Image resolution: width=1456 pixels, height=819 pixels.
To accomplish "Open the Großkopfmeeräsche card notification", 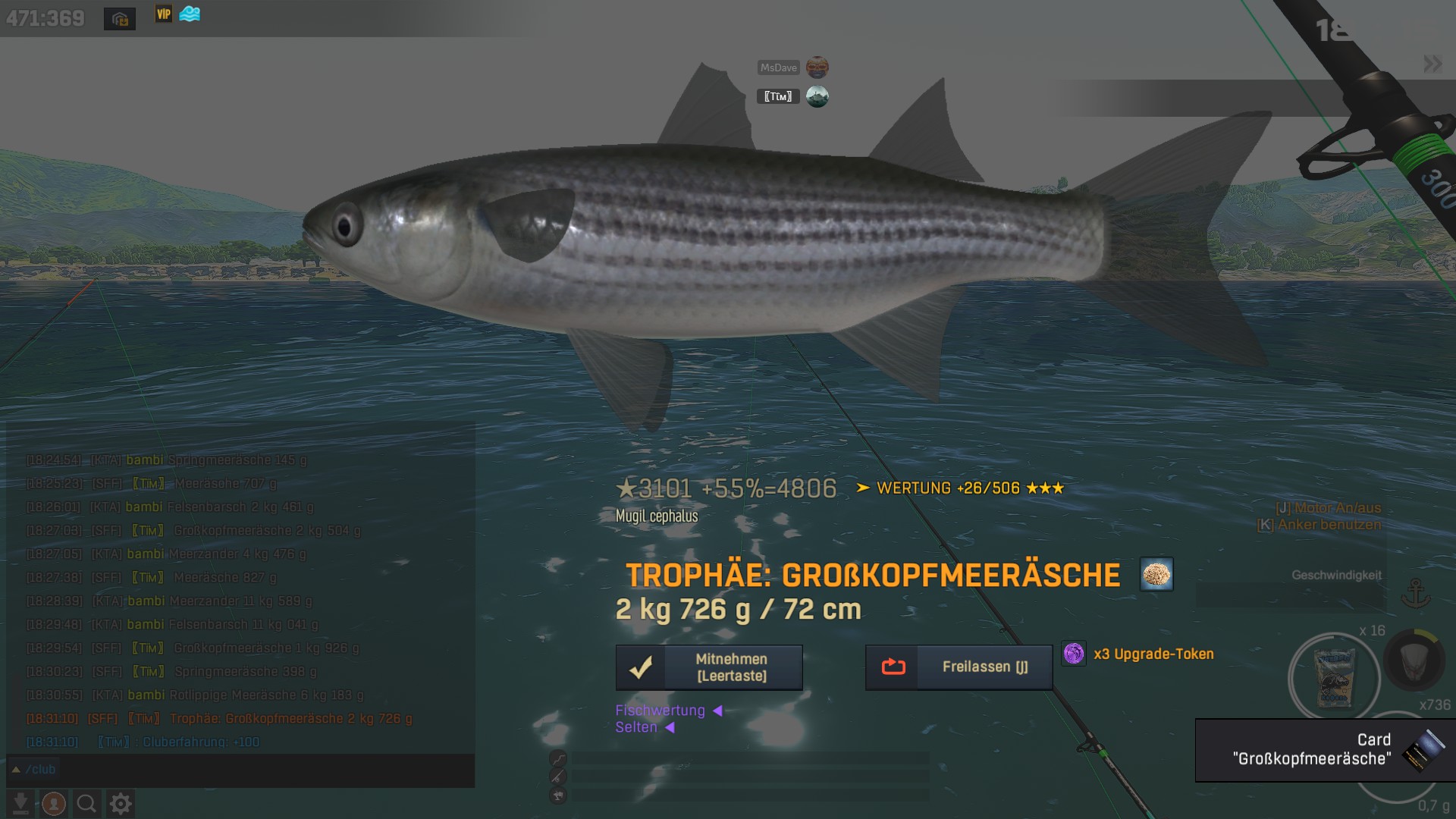I will [1325, 750].
